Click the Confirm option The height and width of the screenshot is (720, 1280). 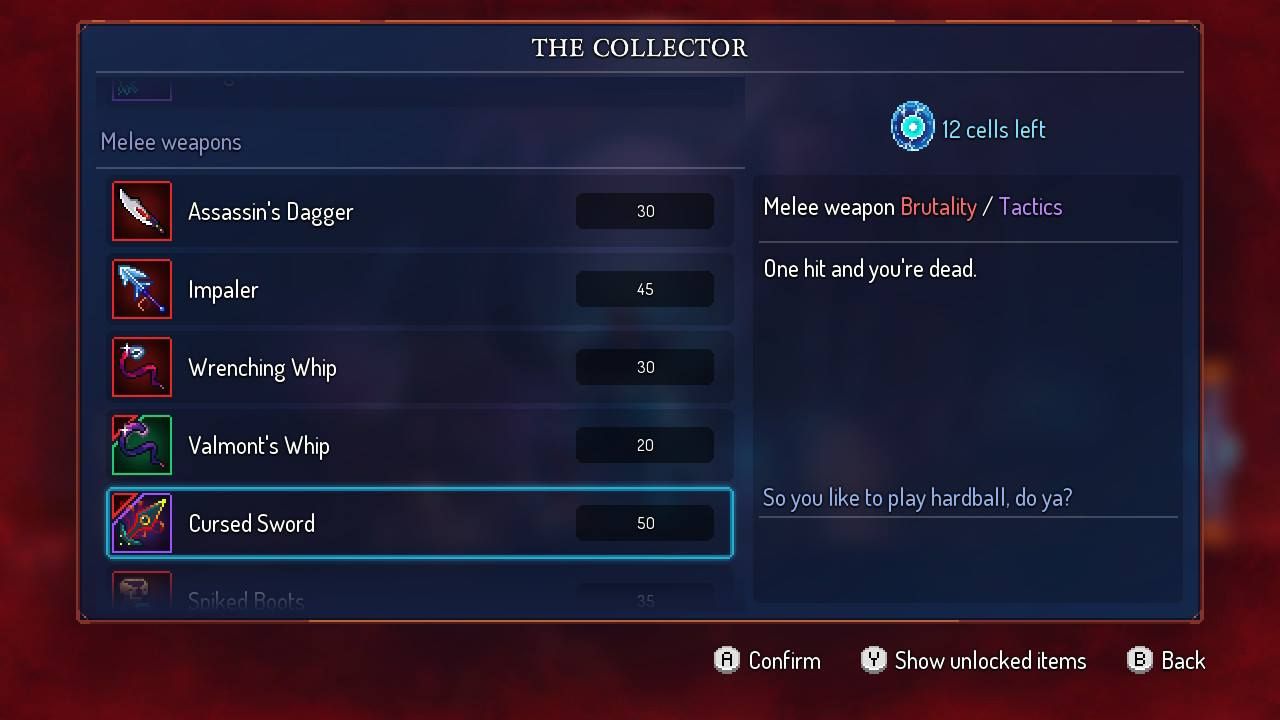pyautogui.click(x=767, y=660)
